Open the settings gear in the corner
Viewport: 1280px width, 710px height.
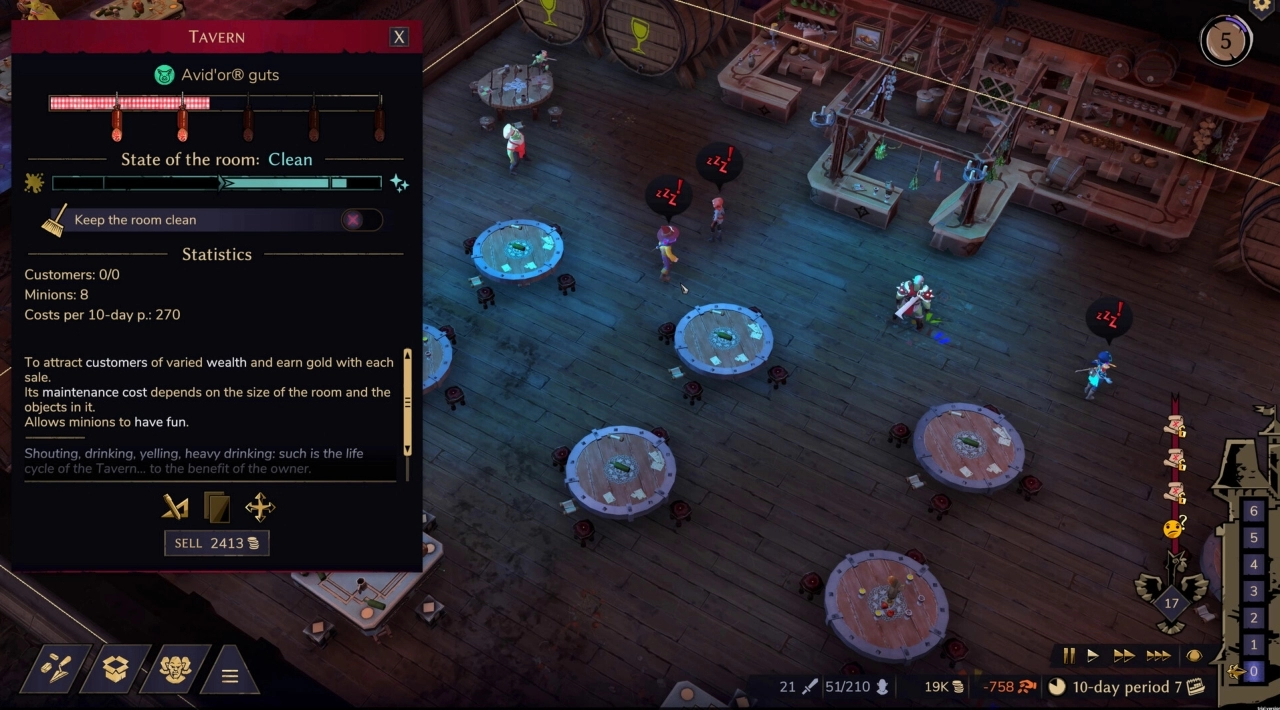point(1262,6)
